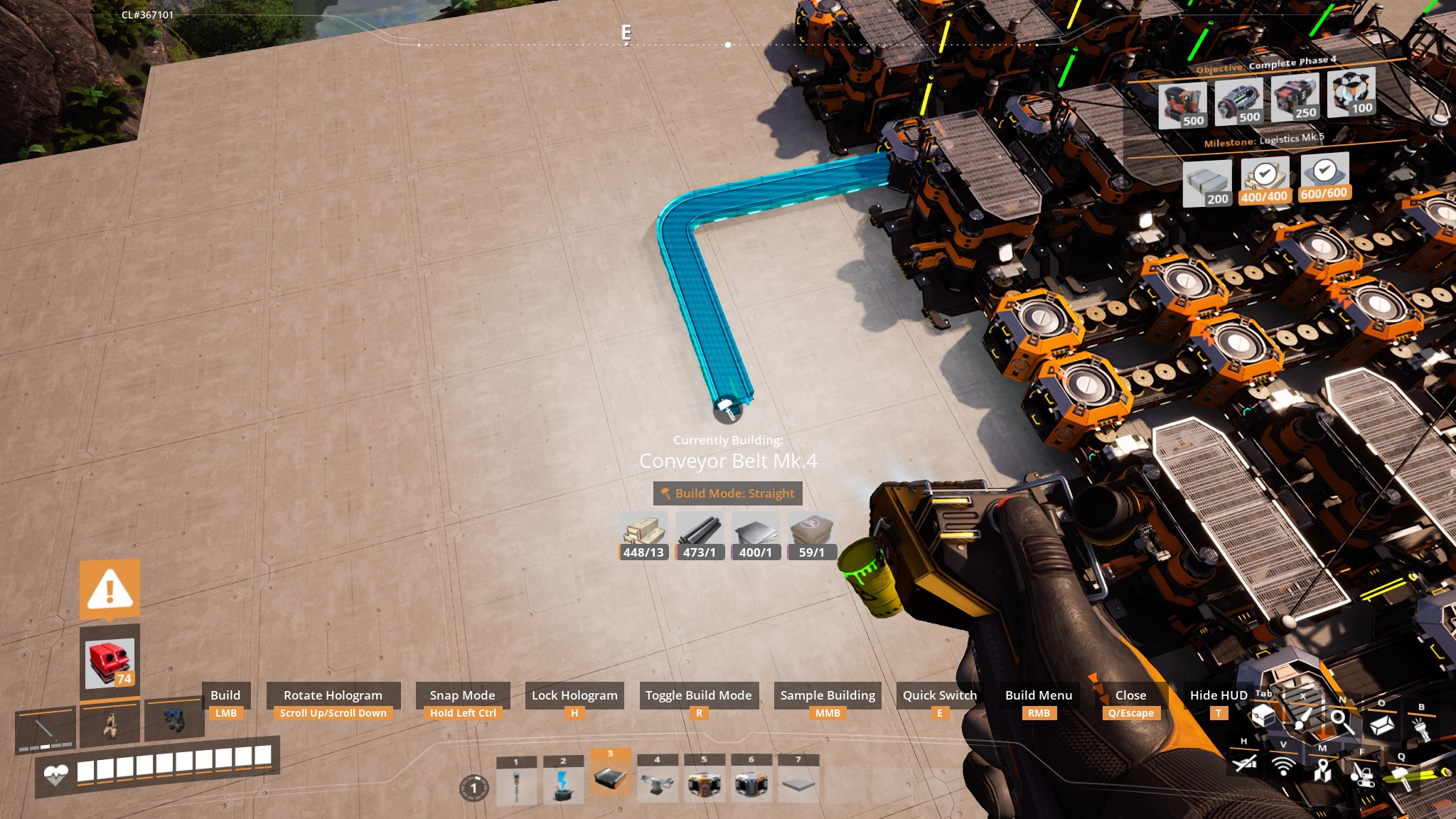Activate the dismantle wrecking-ball icon
The image size is (1456, 819).
[1361, 773]
